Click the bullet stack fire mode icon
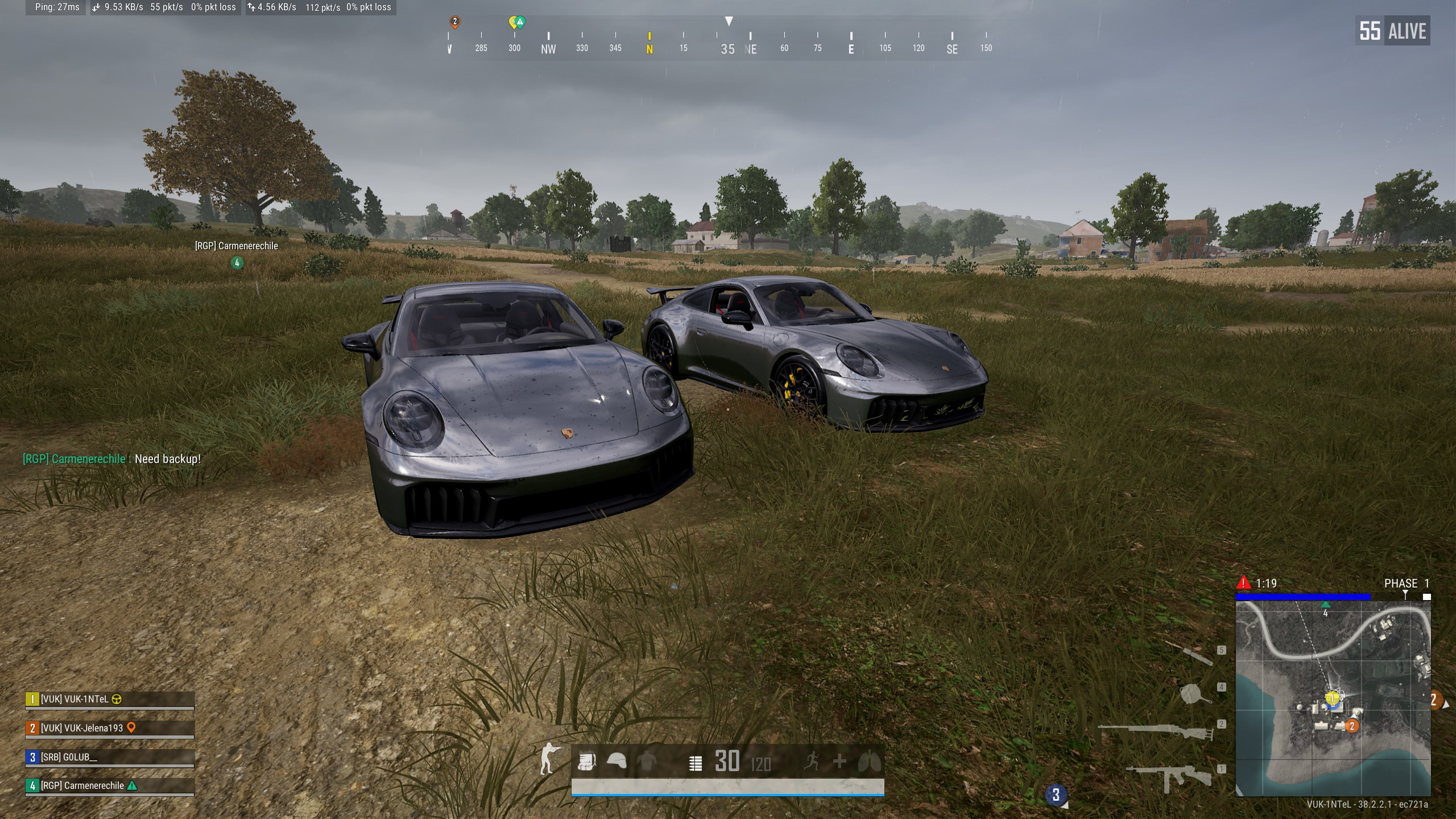Viewport: 1456px width, 819px height. click(695, 763)
